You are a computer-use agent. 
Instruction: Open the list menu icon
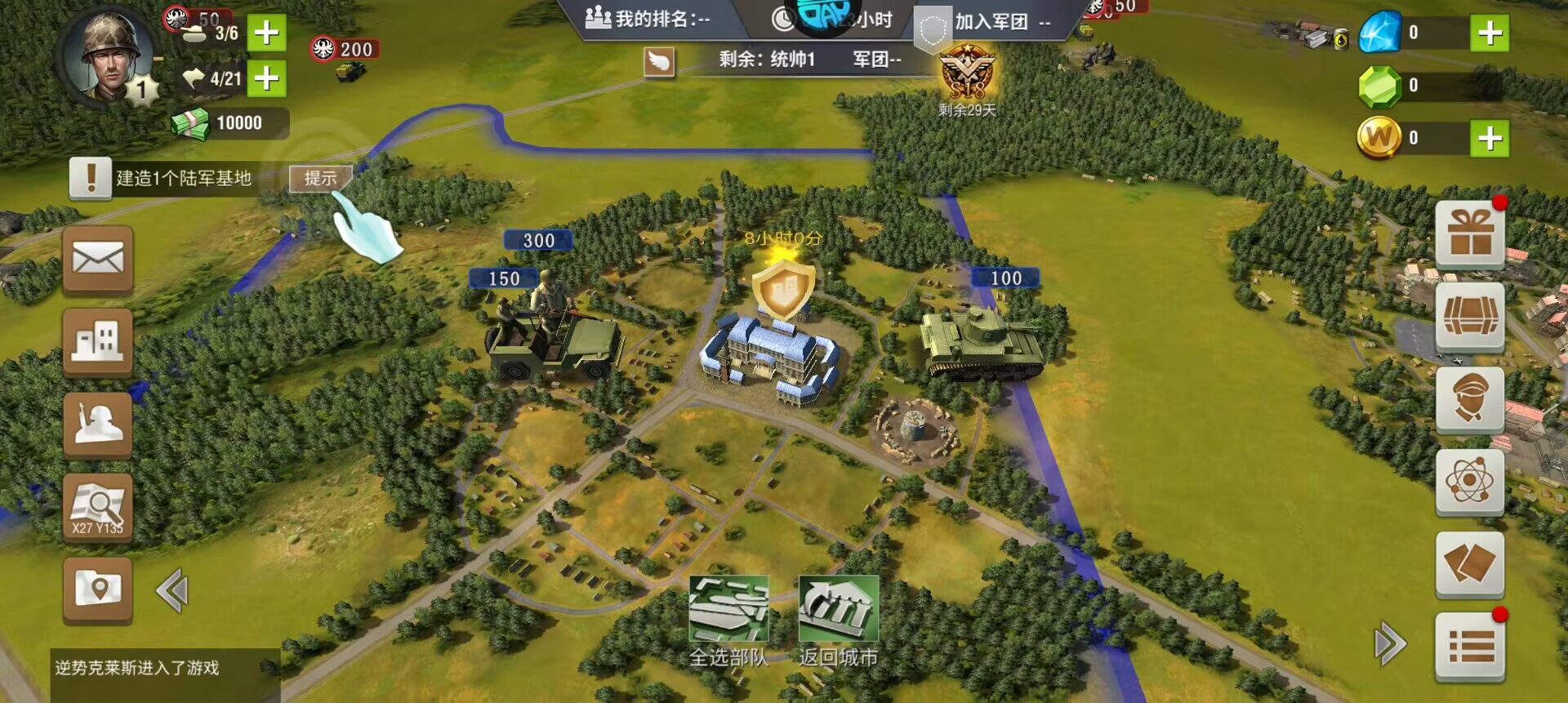pyautogui.click(x=1470, y=647)
